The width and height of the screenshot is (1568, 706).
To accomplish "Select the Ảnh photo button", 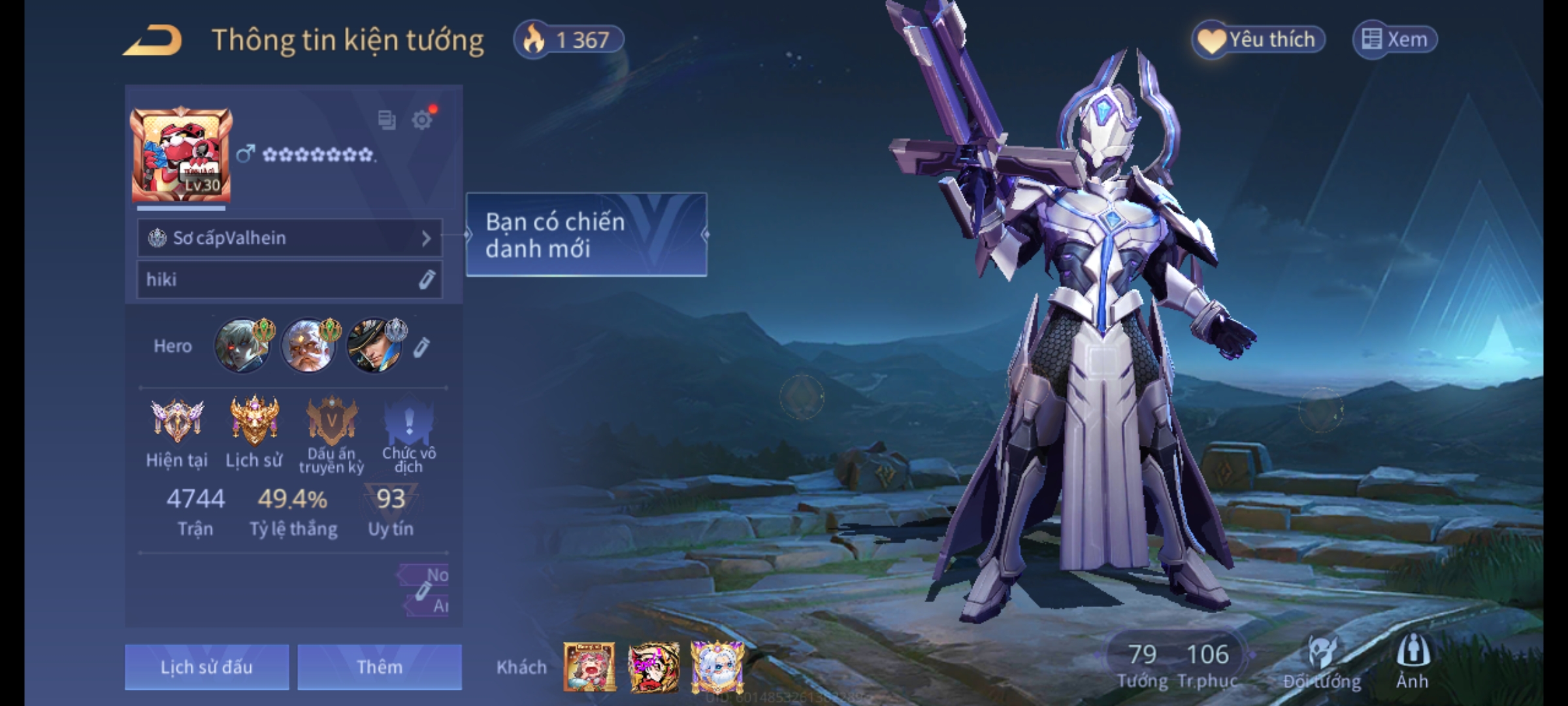I will [x=1413, y=662].
